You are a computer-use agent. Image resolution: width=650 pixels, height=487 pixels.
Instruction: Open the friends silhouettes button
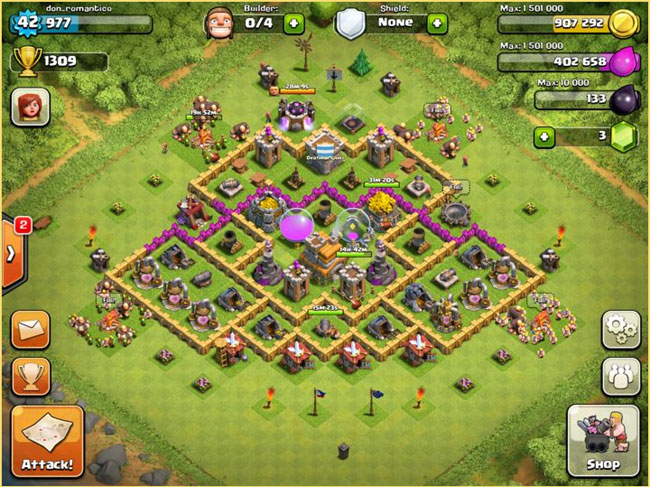tap(619, 375)
